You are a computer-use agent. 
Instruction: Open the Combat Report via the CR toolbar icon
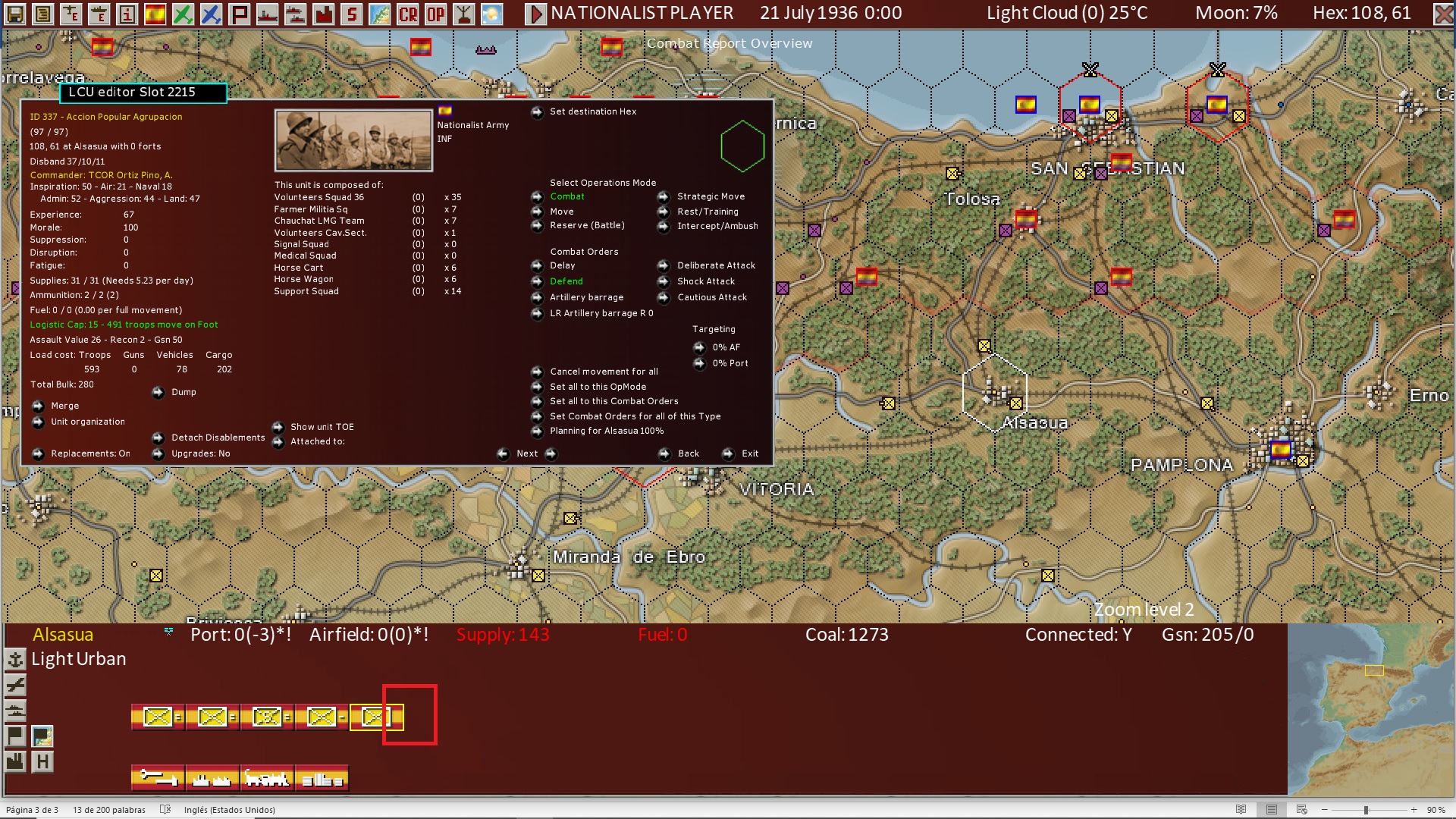tap(407, 12)
